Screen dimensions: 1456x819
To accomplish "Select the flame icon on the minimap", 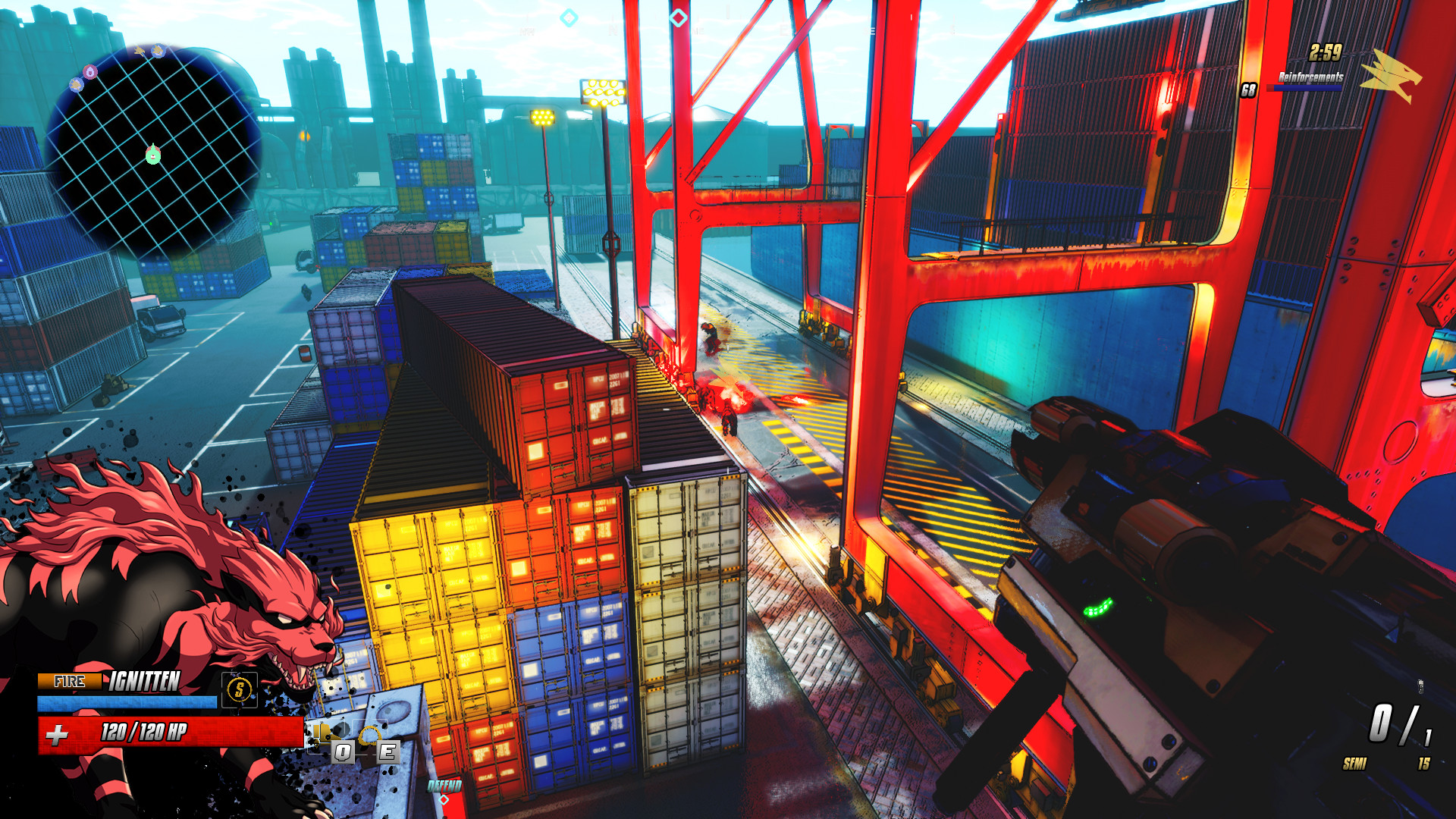I will pos(89,71).
